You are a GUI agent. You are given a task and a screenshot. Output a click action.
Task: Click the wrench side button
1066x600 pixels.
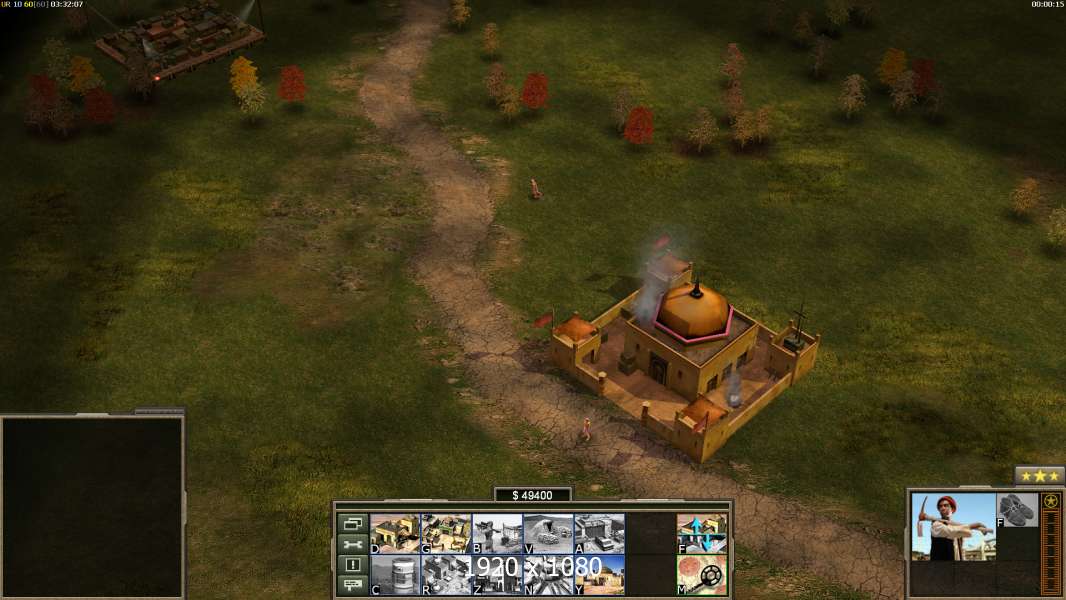point(352,544)
